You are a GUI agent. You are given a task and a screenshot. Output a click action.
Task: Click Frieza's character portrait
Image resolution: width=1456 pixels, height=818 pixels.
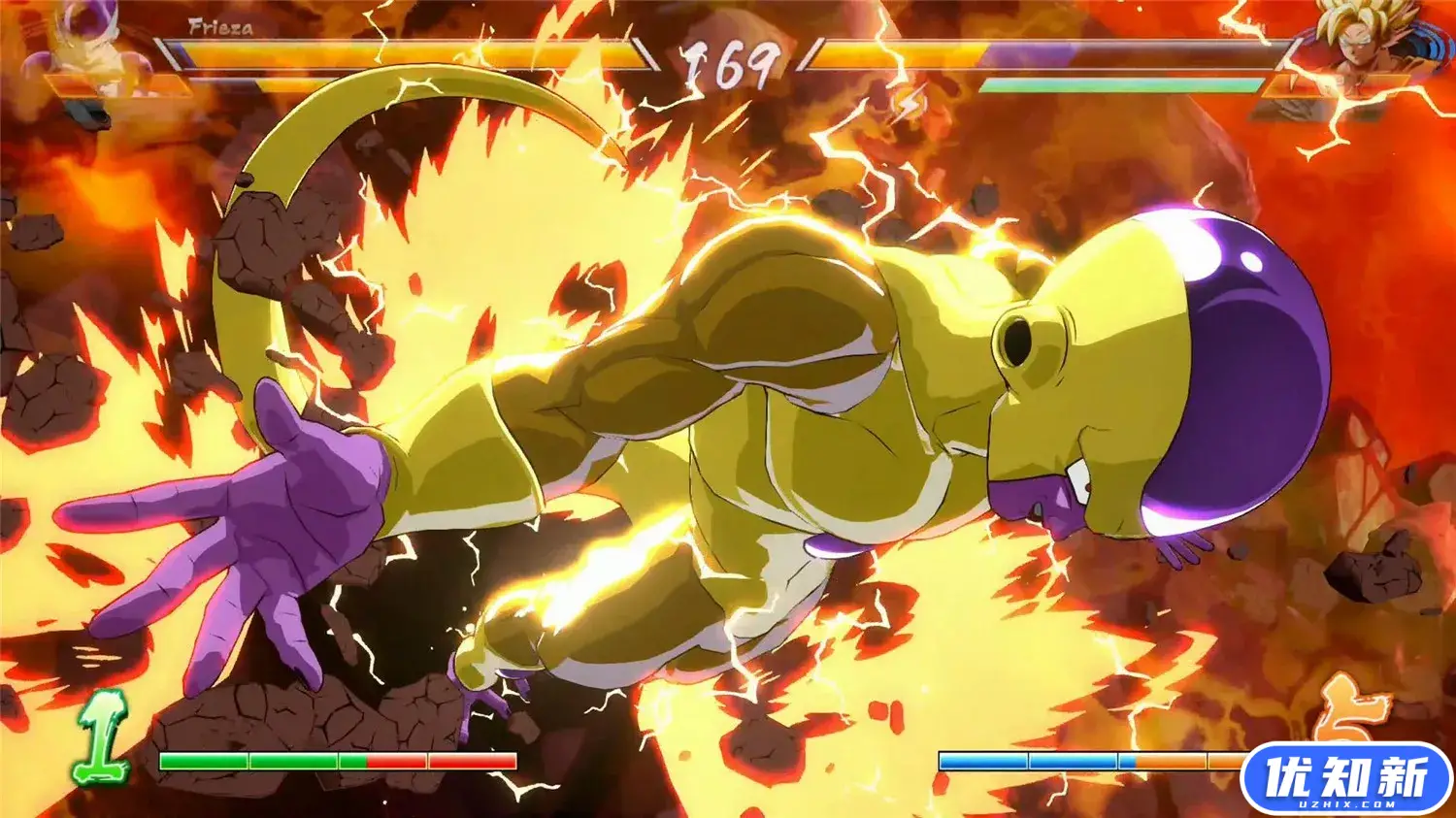click(x=83, y=49)
